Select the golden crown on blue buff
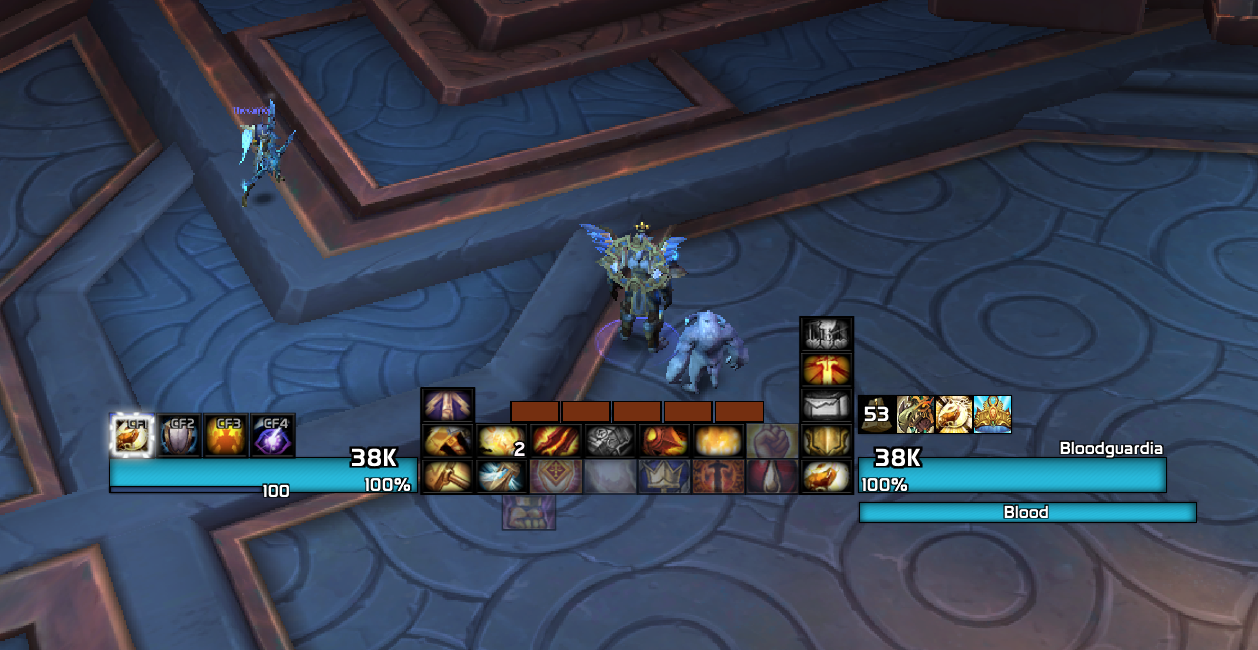This screenshot has width=1258, height=650. 992,414
